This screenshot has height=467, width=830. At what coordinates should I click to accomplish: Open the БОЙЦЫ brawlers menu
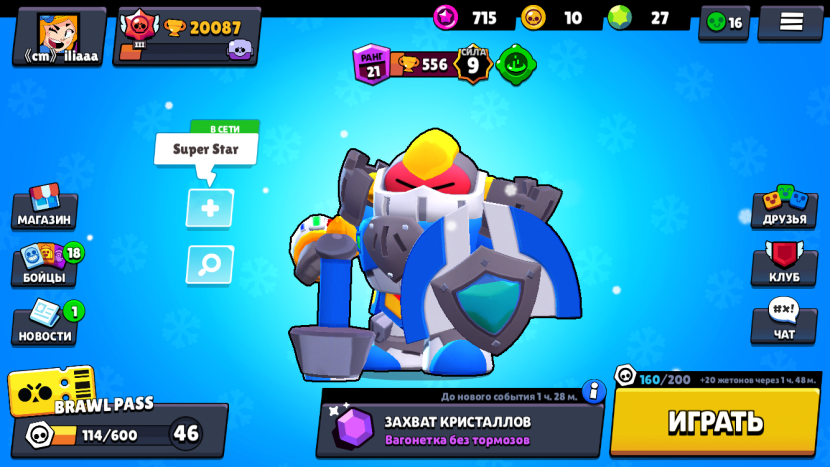(45, 266)
